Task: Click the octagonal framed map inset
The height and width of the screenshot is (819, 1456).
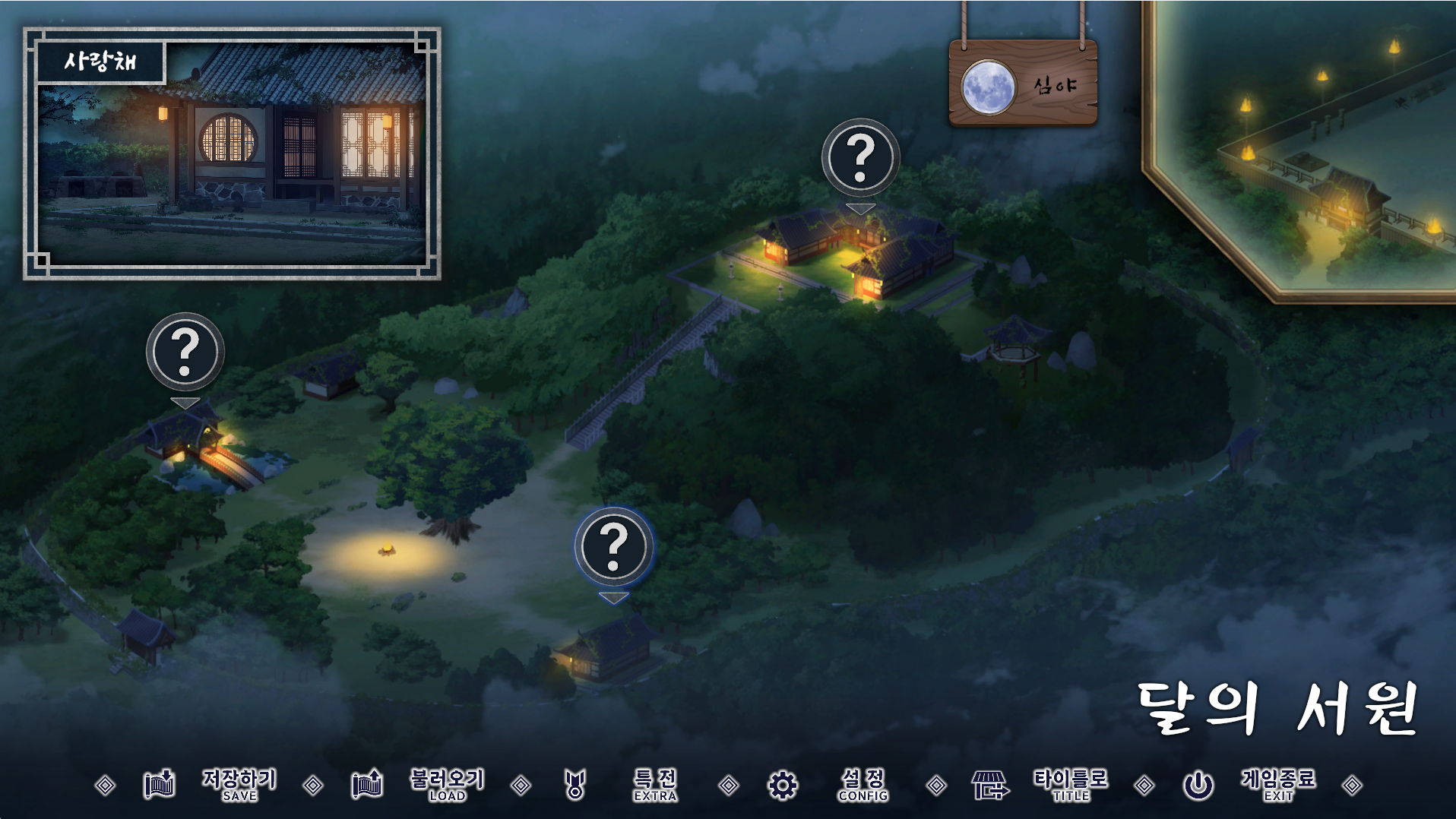Action: point(1315,144)
